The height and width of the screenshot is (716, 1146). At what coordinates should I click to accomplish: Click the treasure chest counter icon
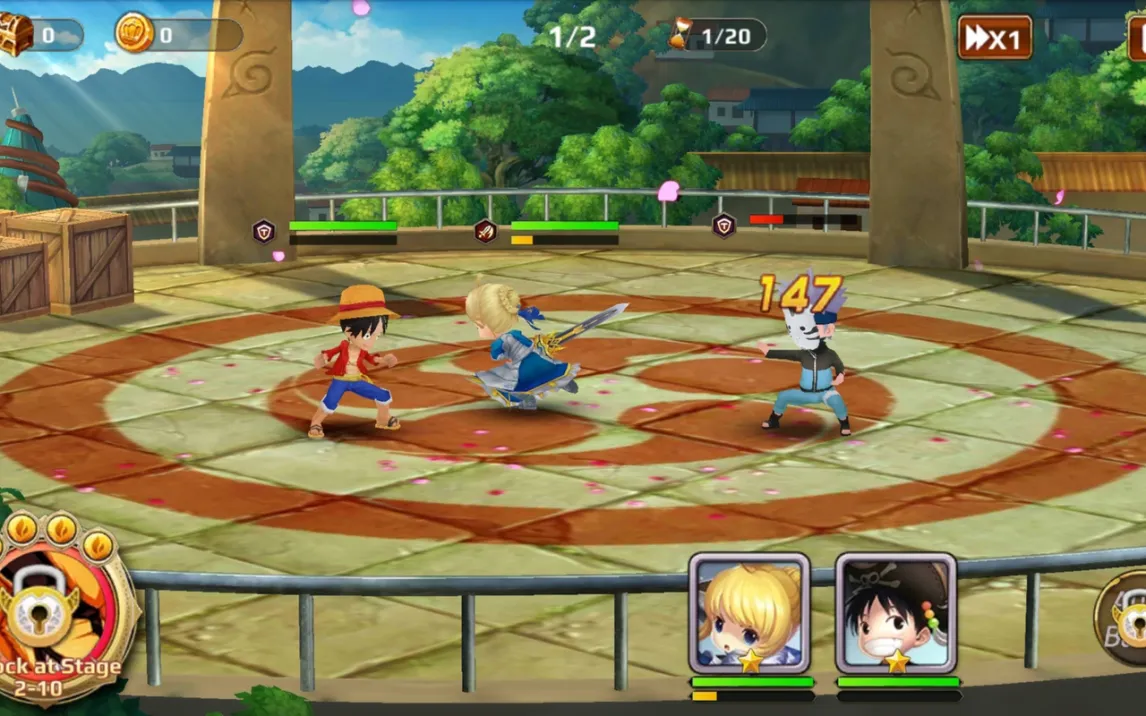(x=14, y=36)
